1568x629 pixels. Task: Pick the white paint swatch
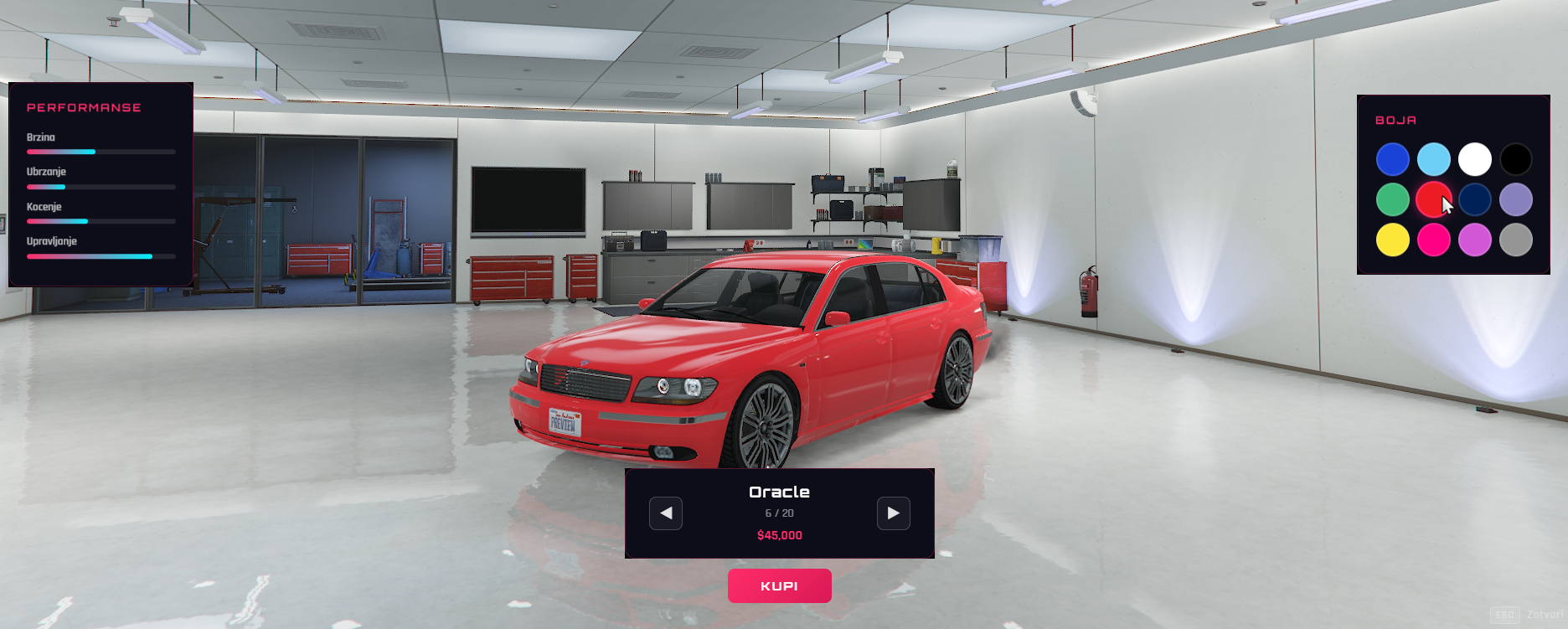coord(1474,159)
